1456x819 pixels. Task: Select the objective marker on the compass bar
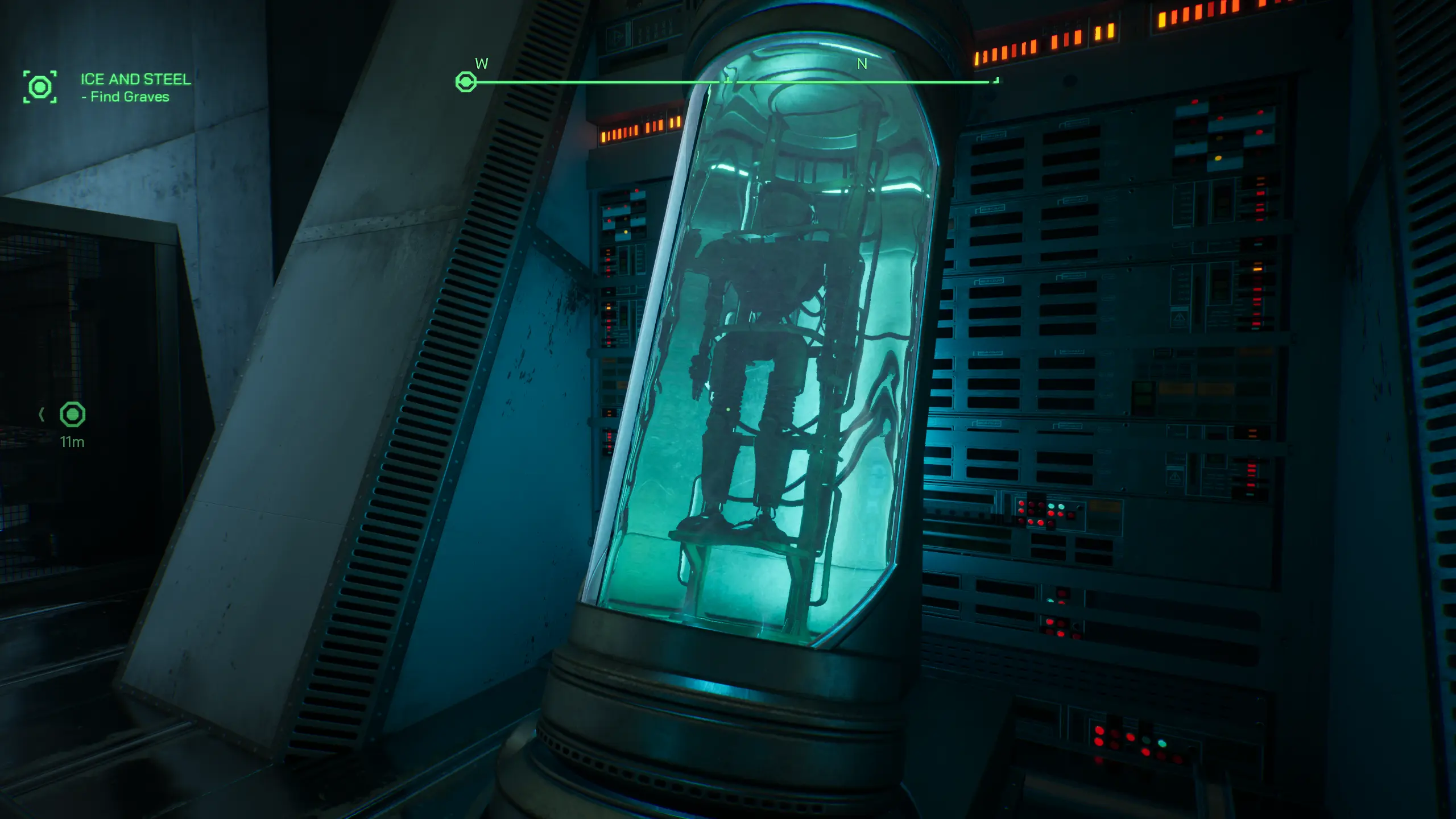click(466, 82)
